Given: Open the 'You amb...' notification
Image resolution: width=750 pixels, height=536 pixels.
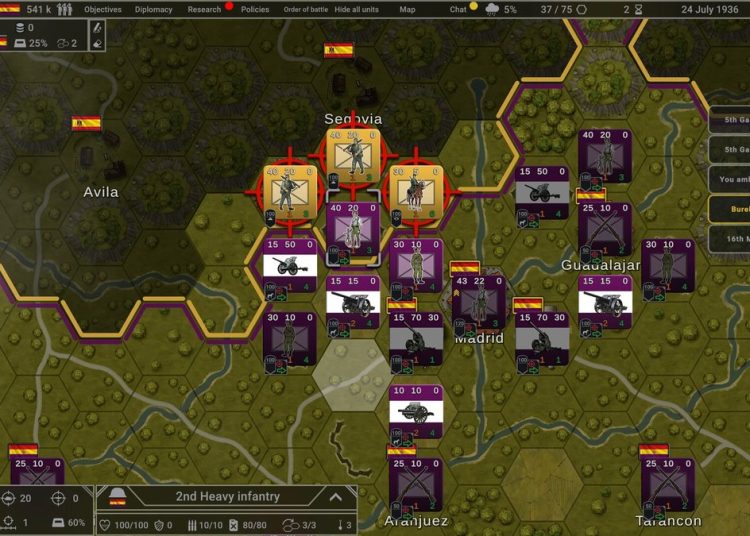Looking at the screenshot, I should pyautogui.click(x=729, y=180).
